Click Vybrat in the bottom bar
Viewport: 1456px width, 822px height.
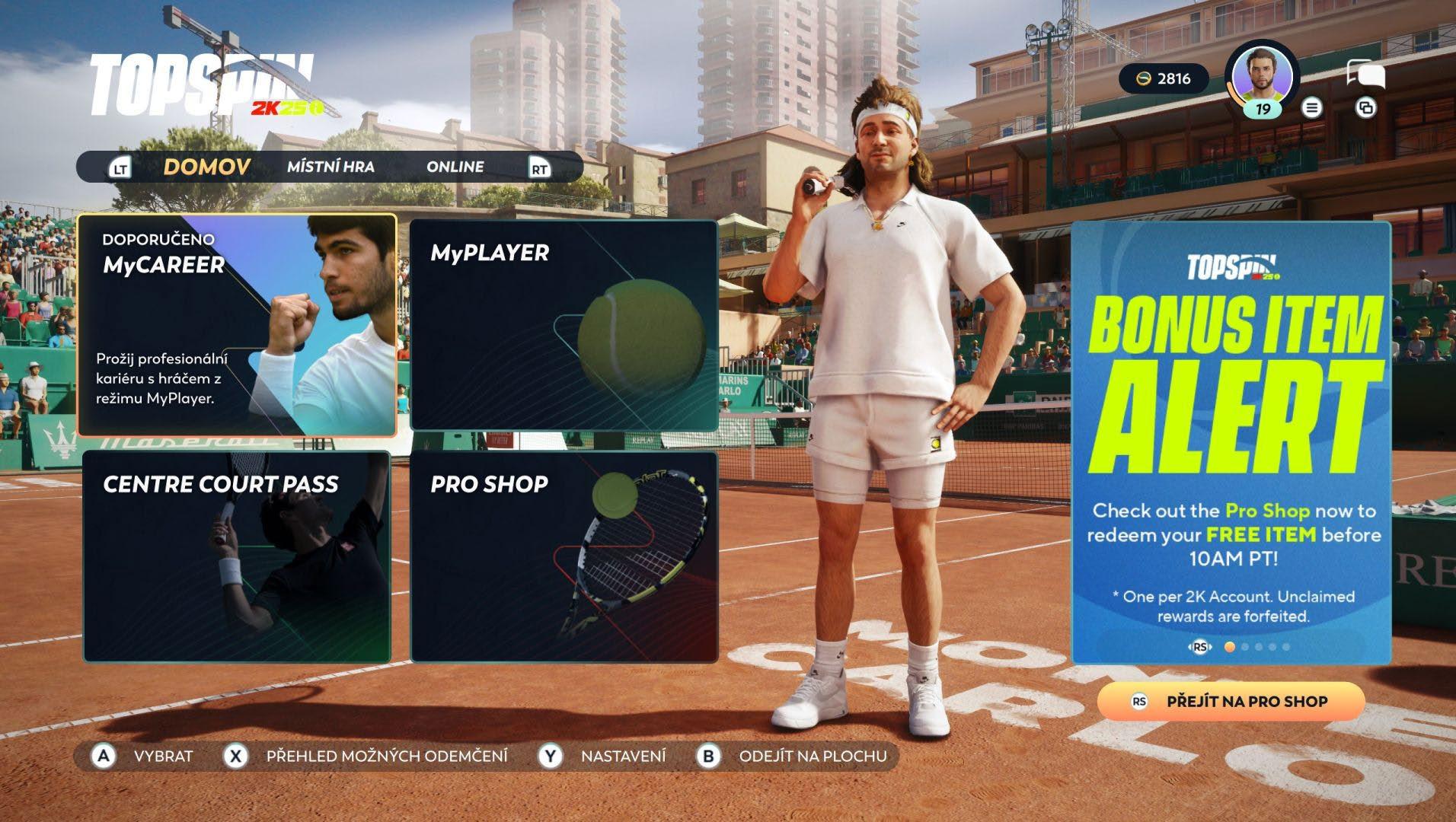point(162,756)
